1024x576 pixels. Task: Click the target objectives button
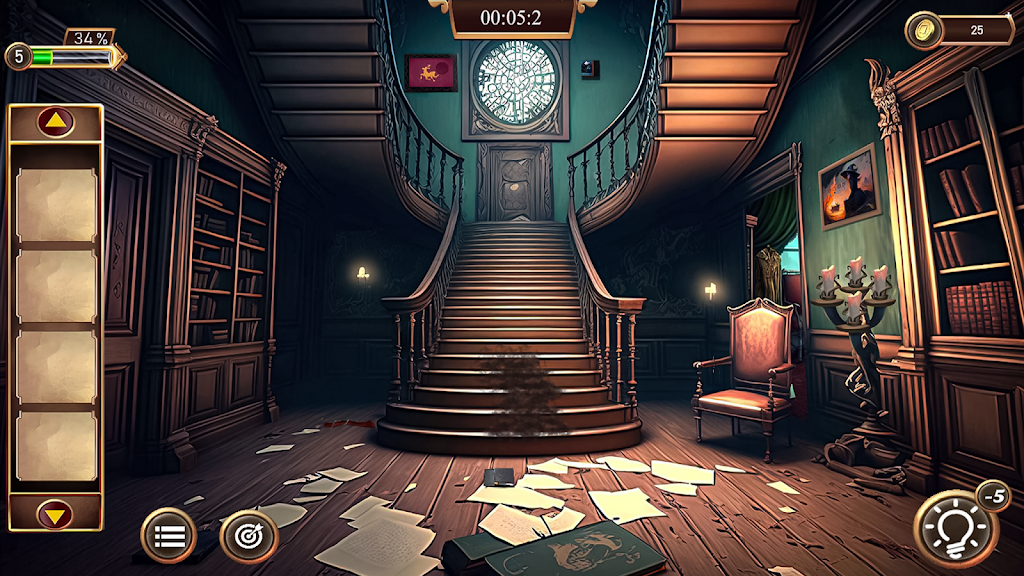pos(247,536)
